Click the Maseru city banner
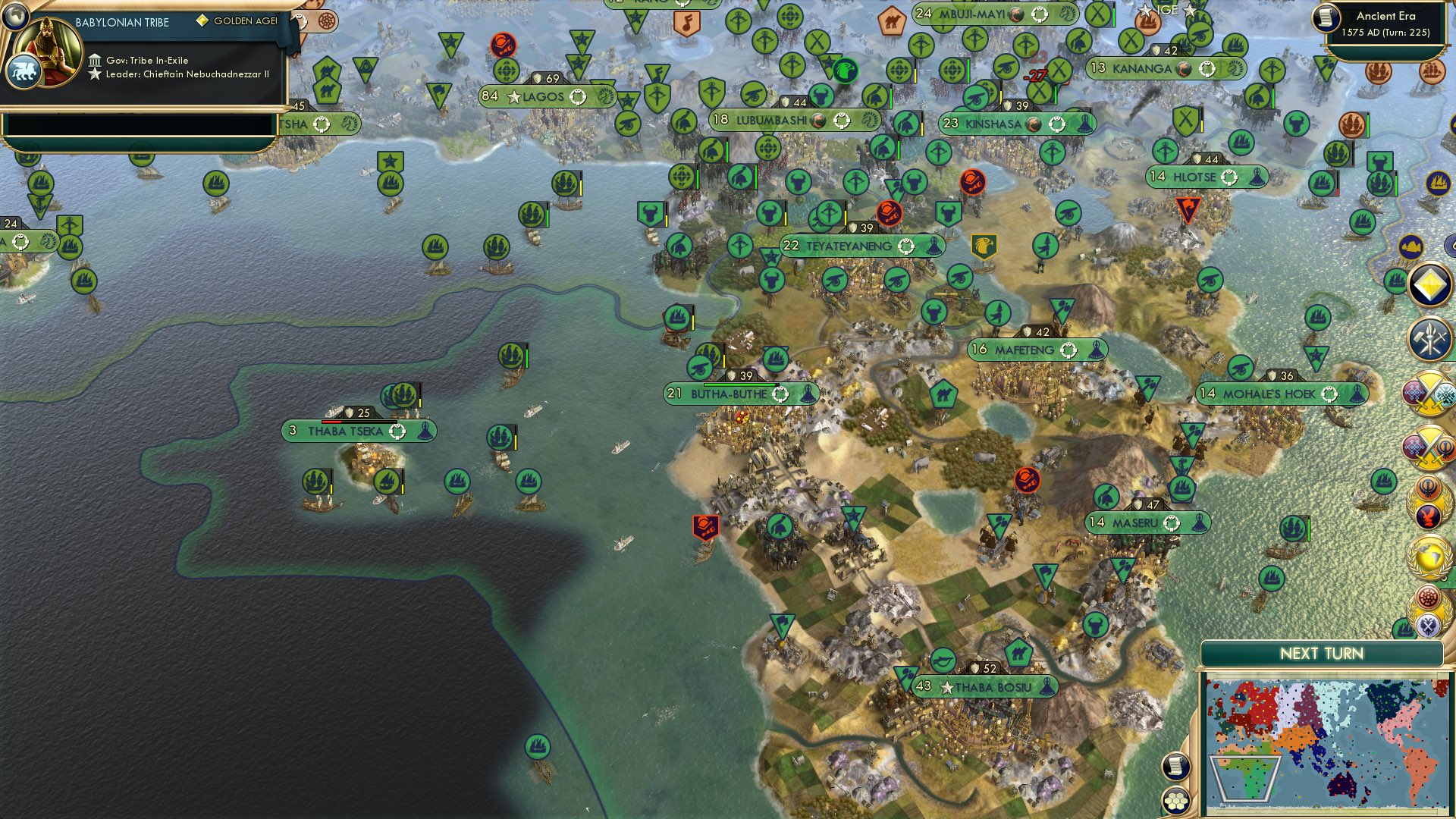The height and width of the screenshot is (819, 1456). (1147, 522)
